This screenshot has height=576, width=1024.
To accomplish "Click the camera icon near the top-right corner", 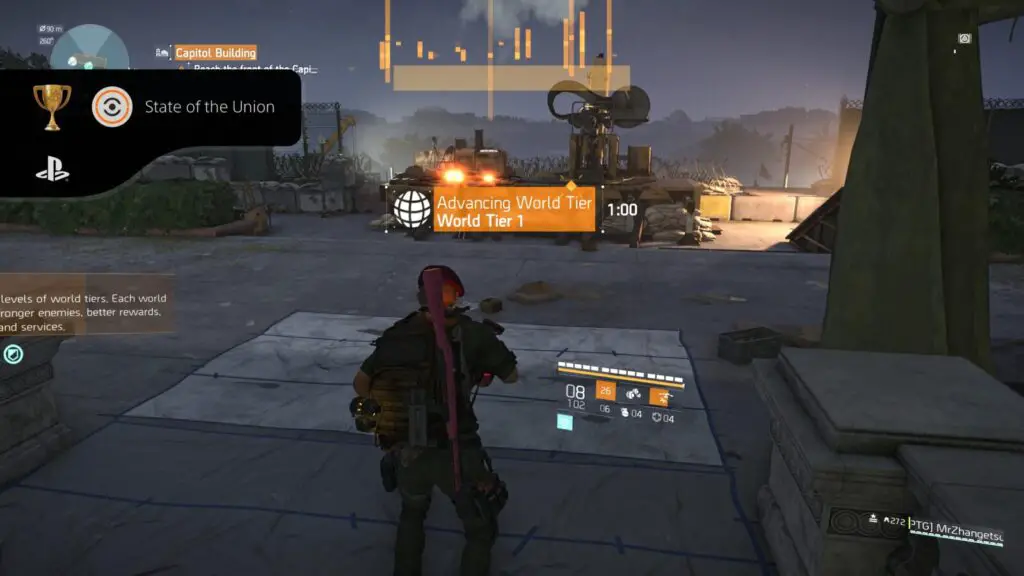I will point(964,39).
